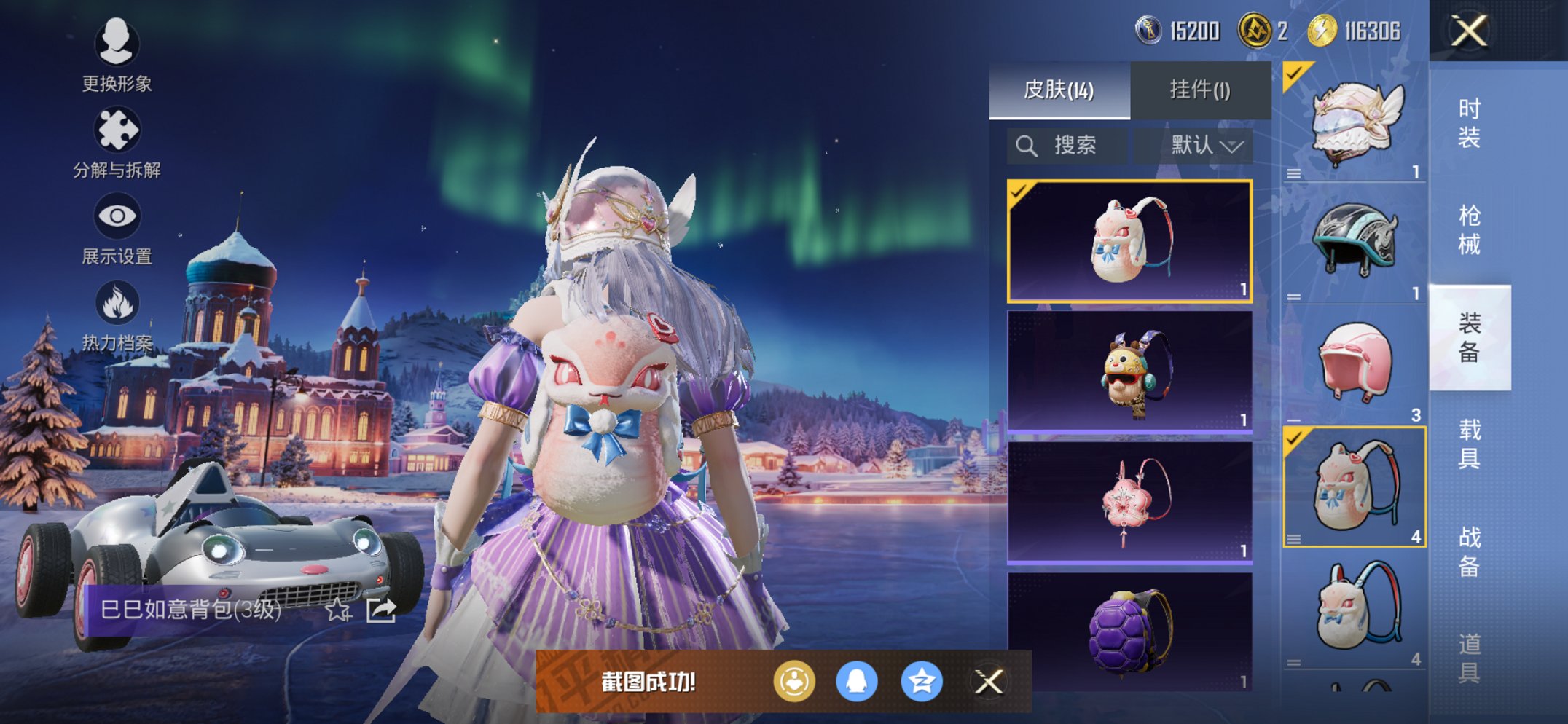Dismiss the 截图成功 screenshot banner

pyautogui.click(x=989, y=682)
